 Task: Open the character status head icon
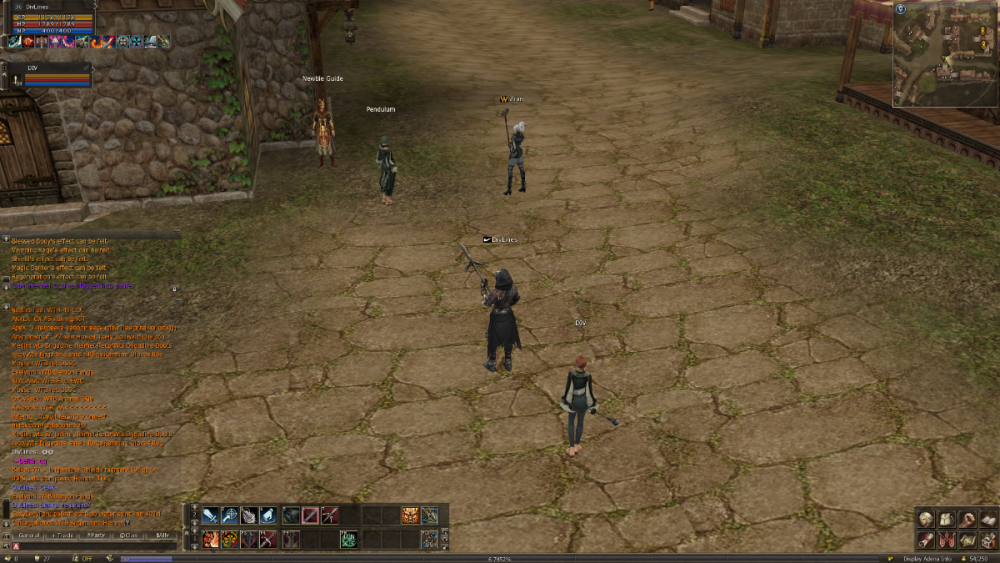coord(926,519)
